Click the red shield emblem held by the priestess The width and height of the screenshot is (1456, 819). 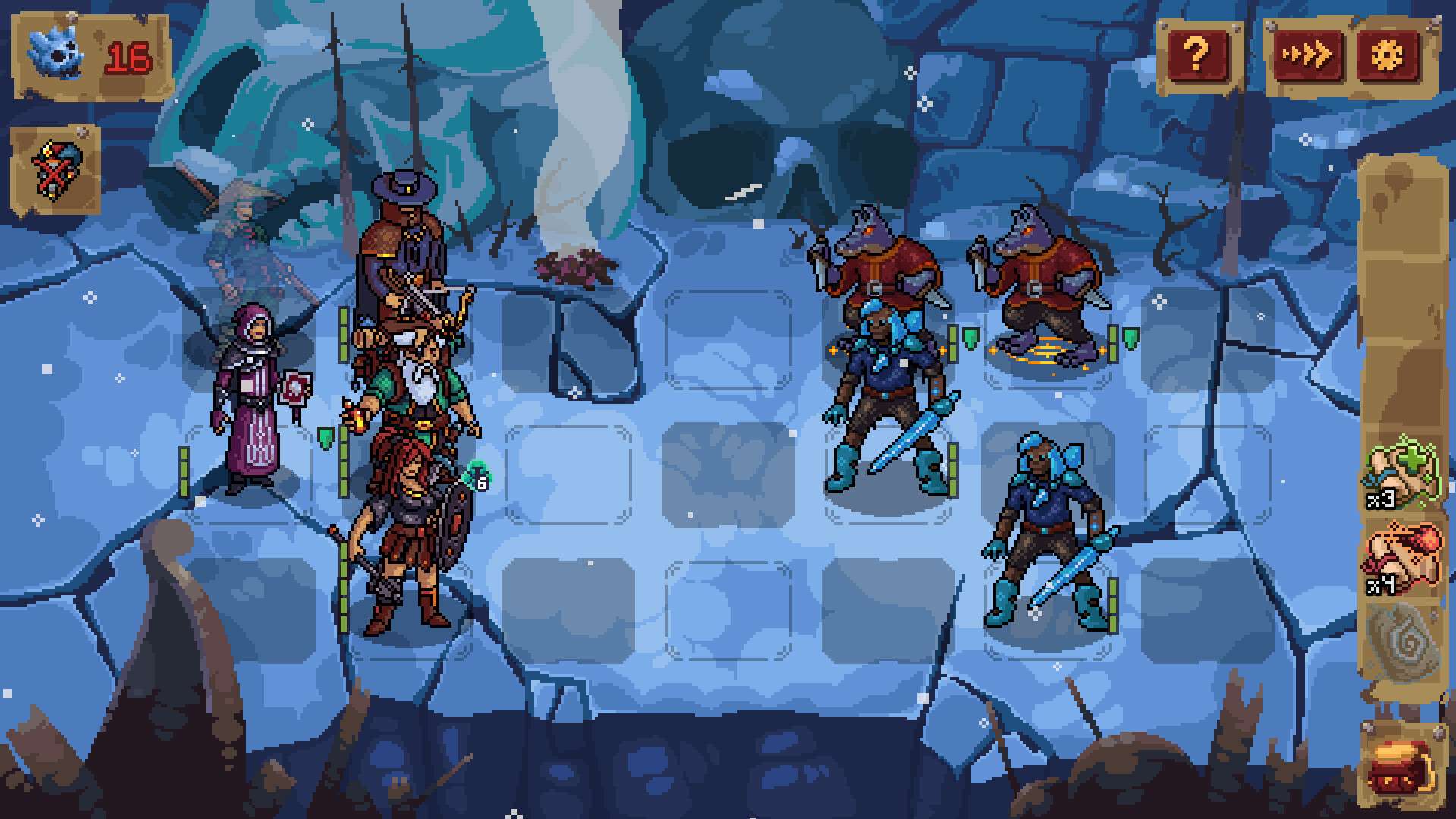pyautogui.click(x=294, y=389)
